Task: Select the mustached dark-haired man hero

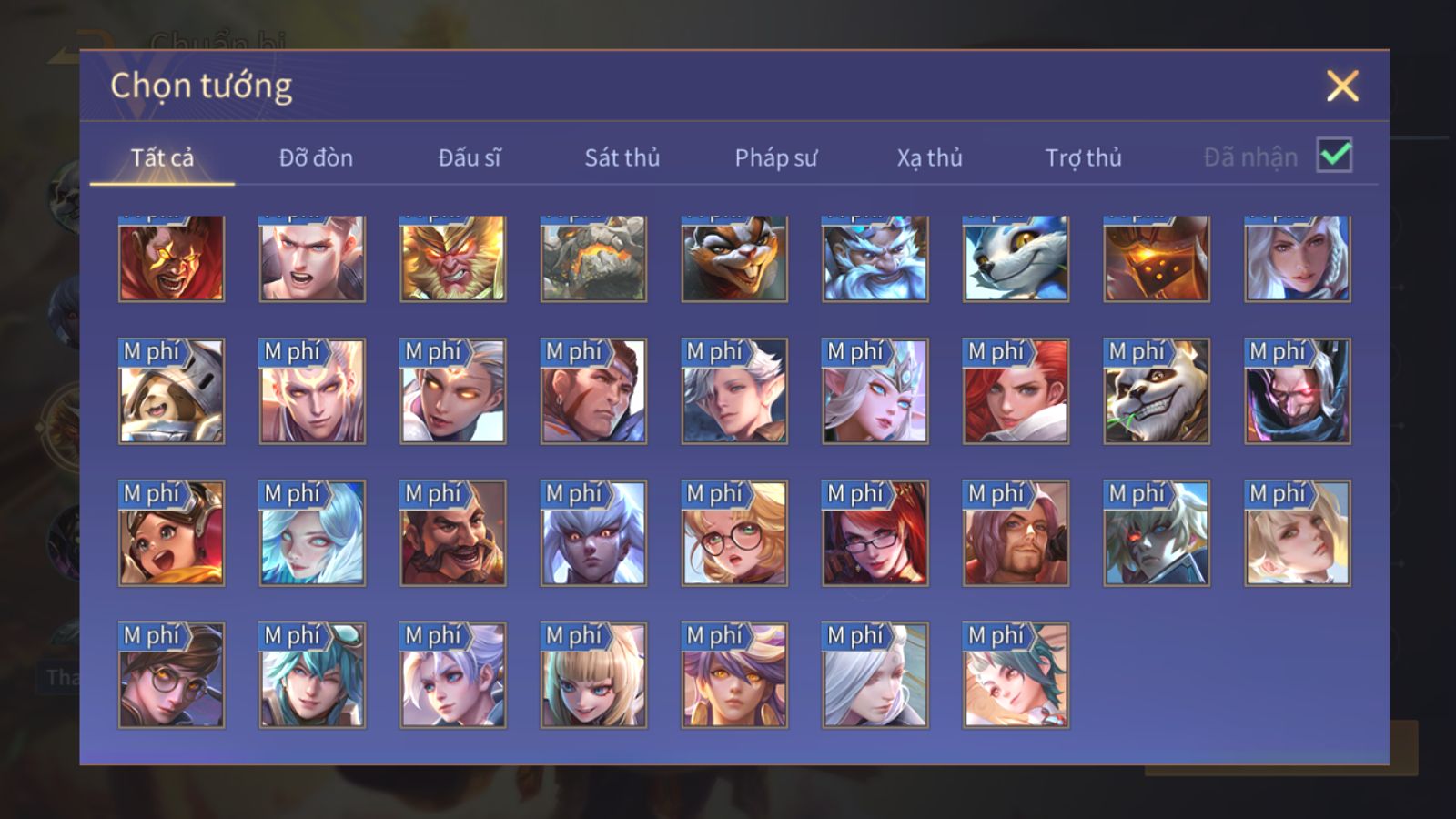Action: point(452,533)
